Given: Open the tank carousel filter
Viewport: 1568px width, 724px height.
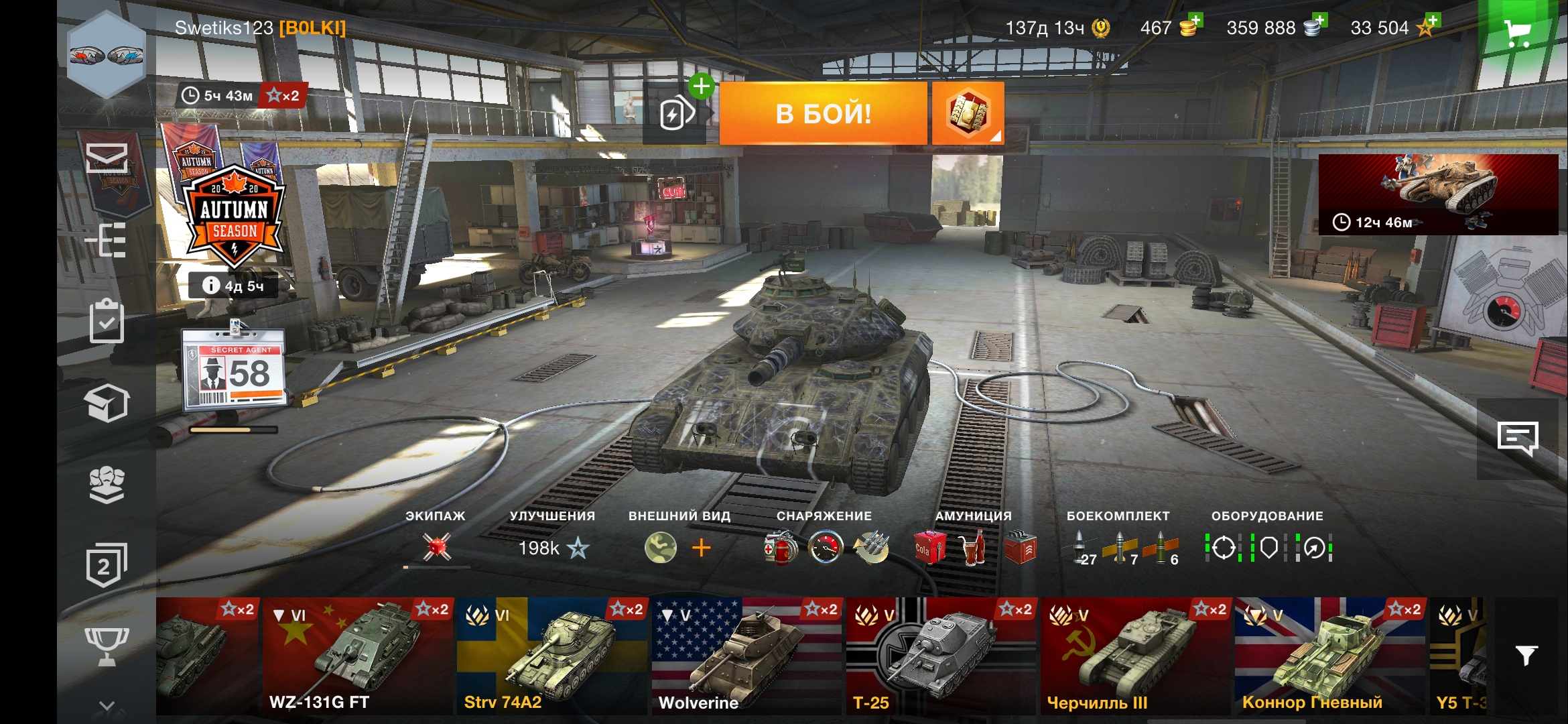Looking at the screenshot, I should coord(1526,655).
